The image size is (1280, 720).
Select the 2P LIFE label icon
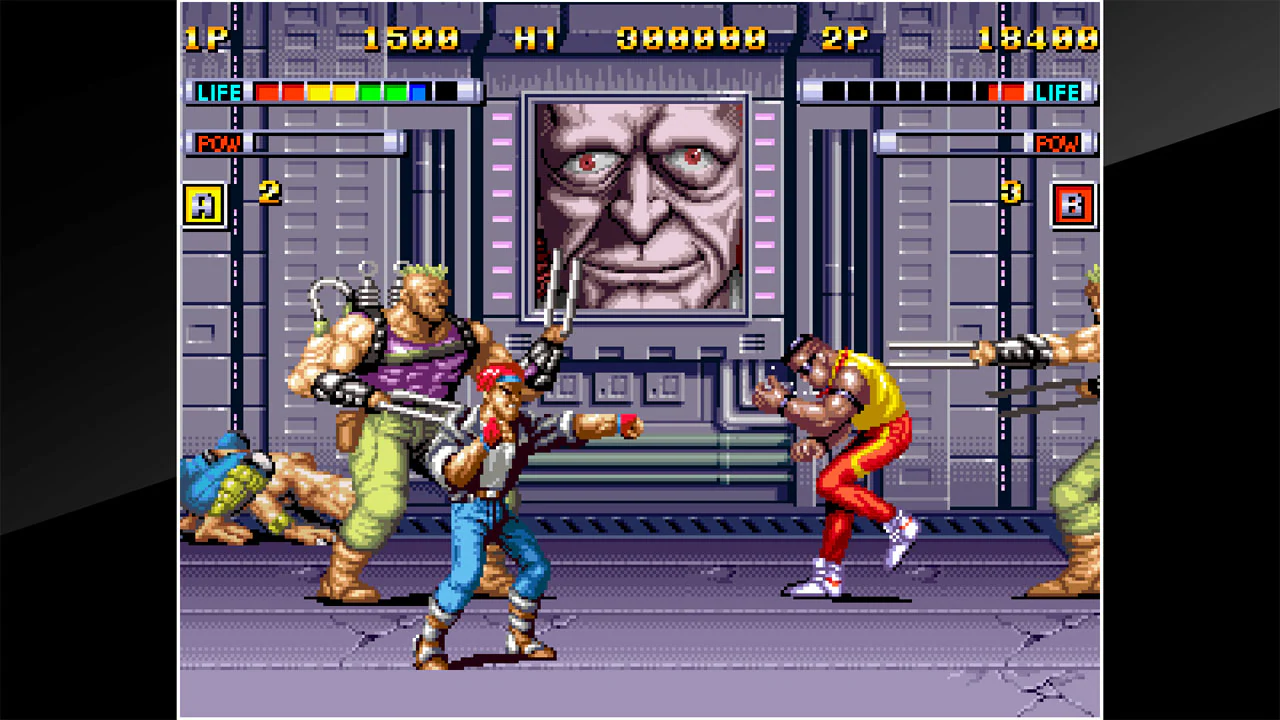(x=1057, y=92)
